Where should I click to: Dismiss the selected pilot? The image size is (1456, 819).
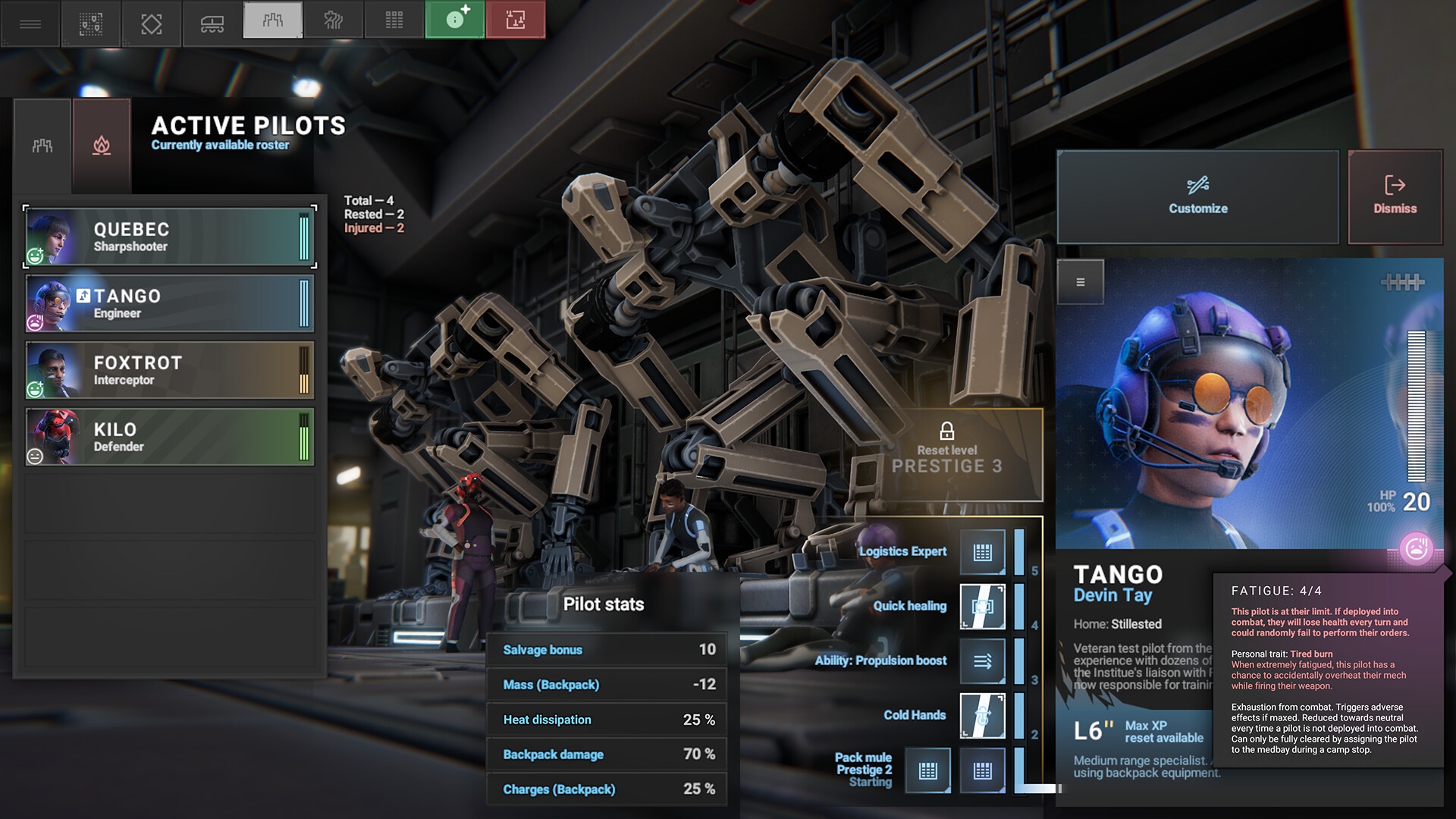(x=1395, y=196)
